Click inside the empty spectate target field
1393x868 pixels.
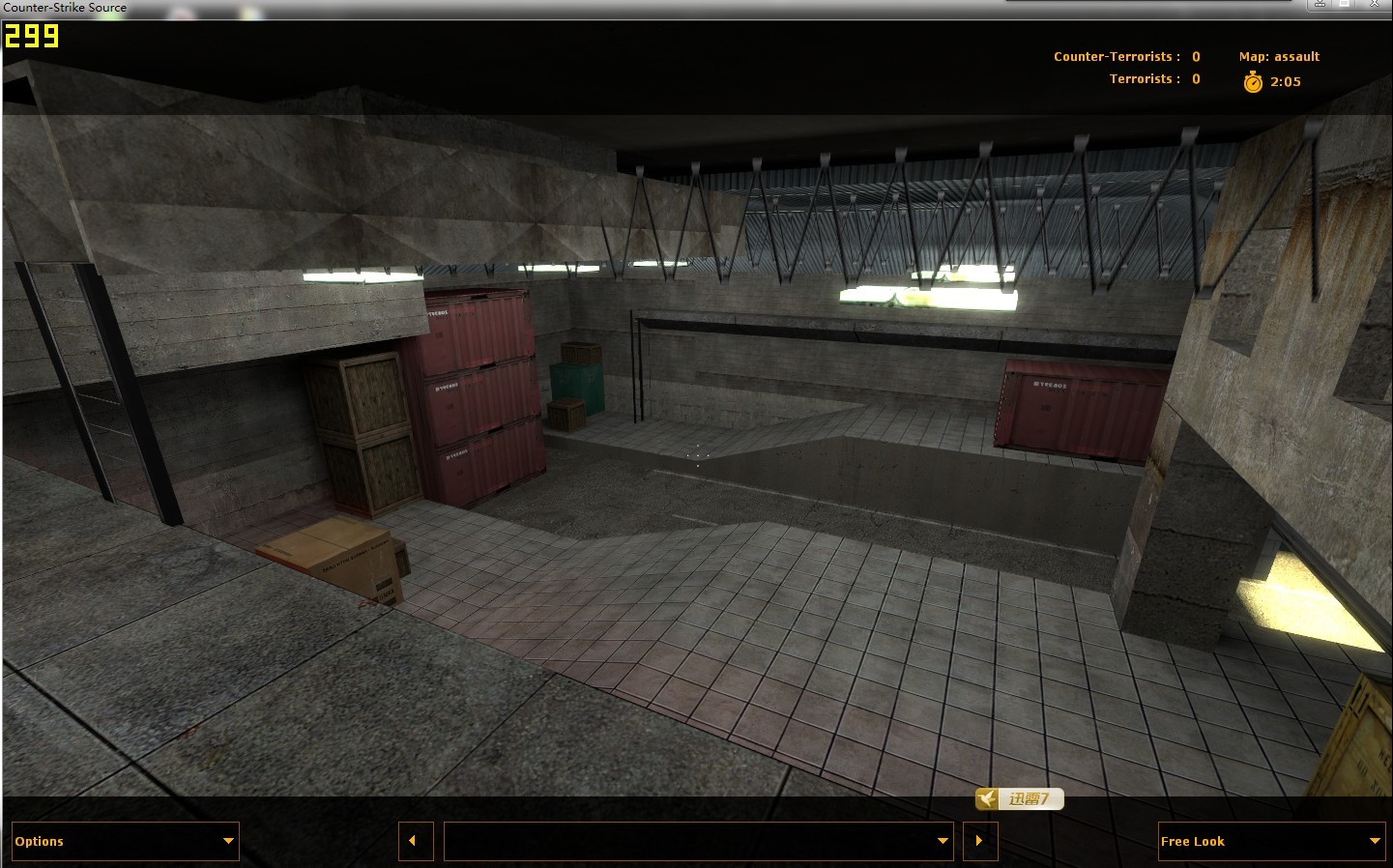point(677,841)
